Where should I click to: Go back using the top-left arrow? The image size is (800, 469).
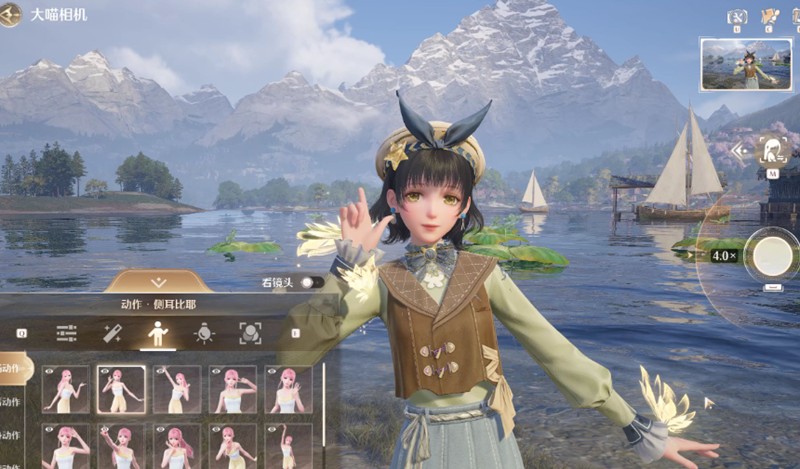(12, 14)
